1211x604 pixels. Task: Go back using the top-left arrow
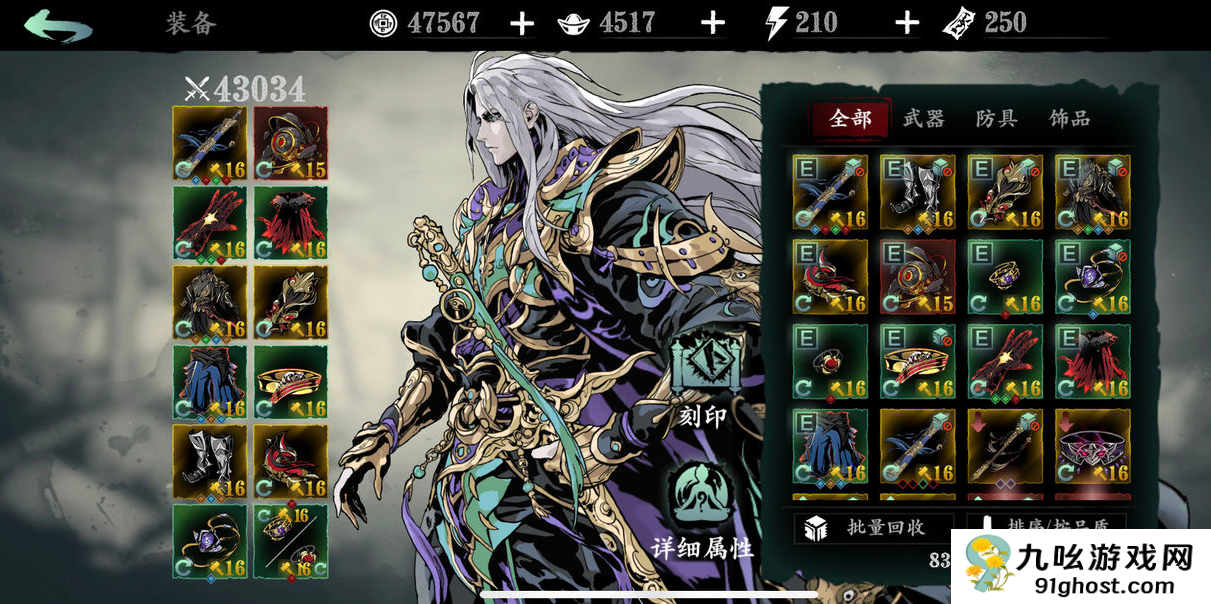coord(58,24)
